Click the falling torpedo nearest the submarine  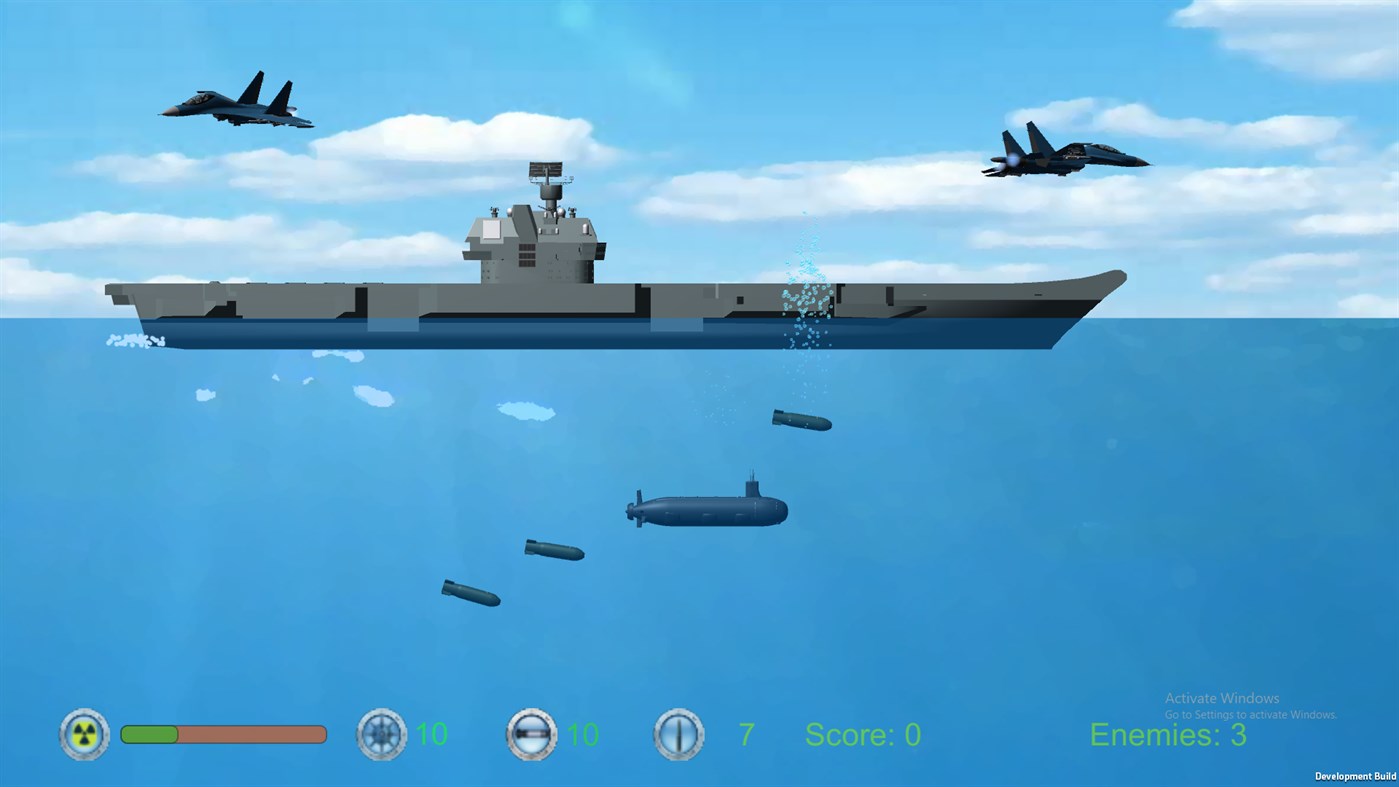[x=800, y=421]
